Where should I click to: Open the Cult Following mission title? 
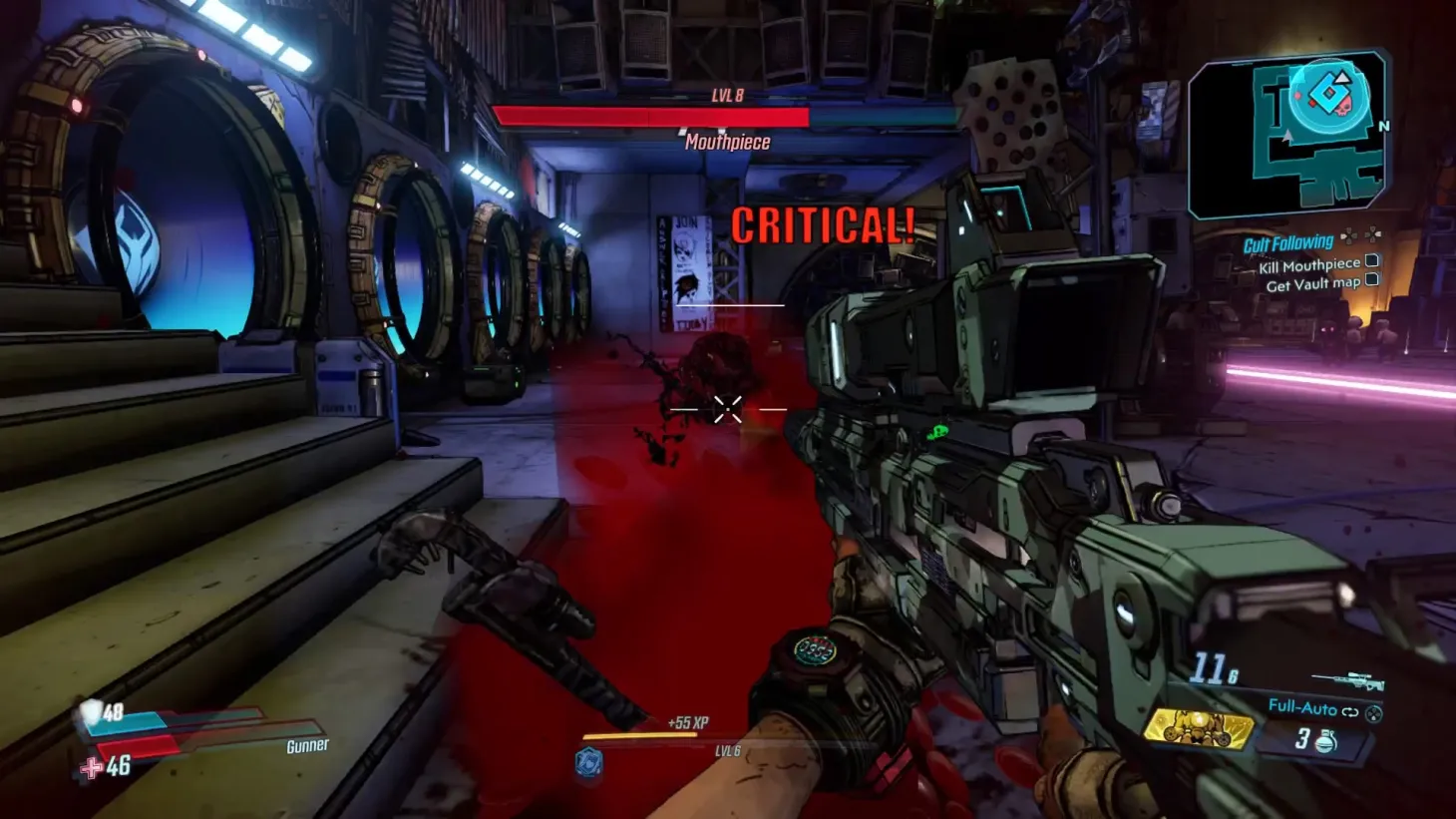1287,241
